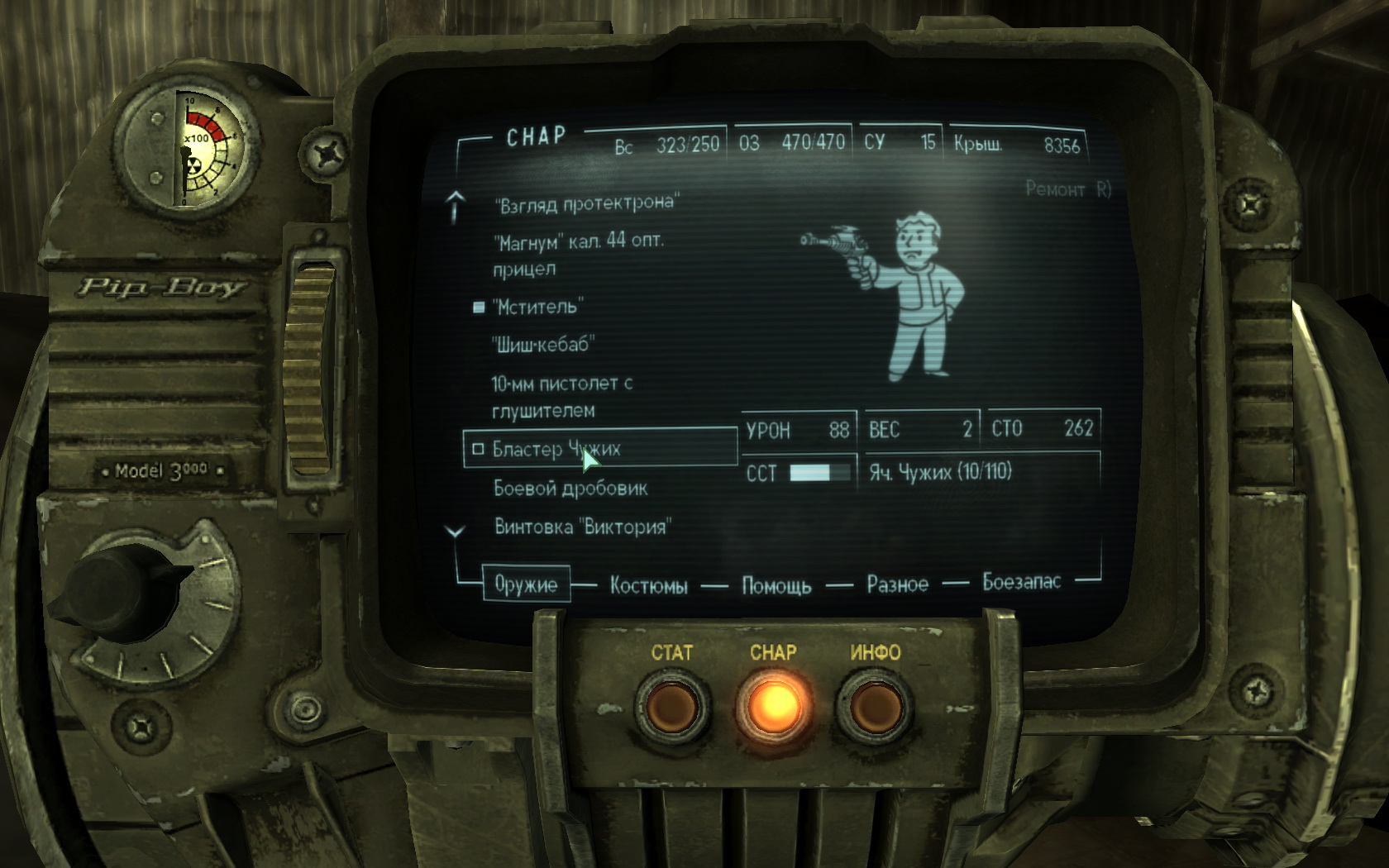The width and height of the screenshot is (1389, 868).
Task: Open the ИНФО Pip-Boy section
Action: click(x=875, y=705)
